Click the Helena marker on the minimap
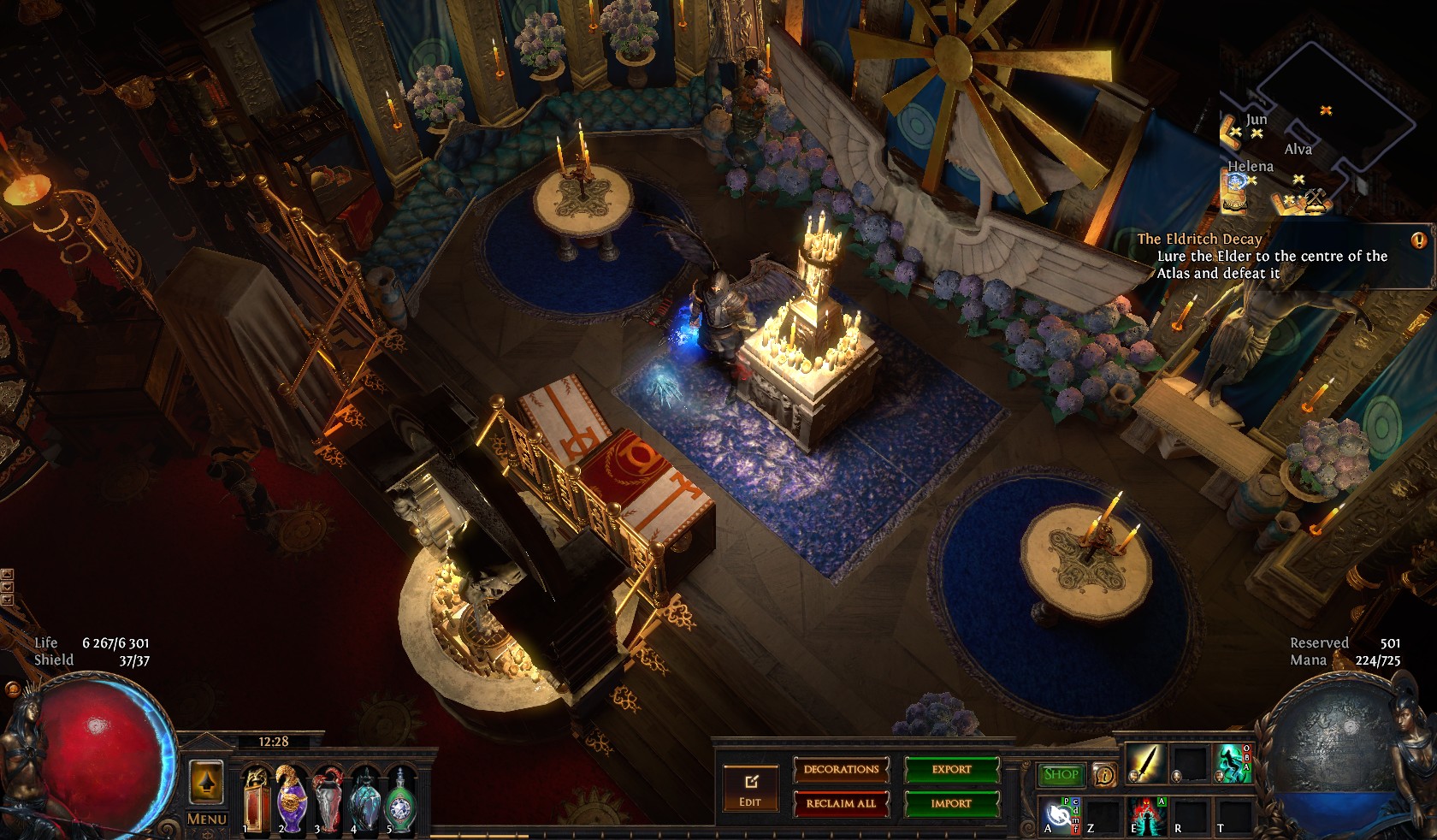This screenshot has width=1437, height=840. point(1237,181)
